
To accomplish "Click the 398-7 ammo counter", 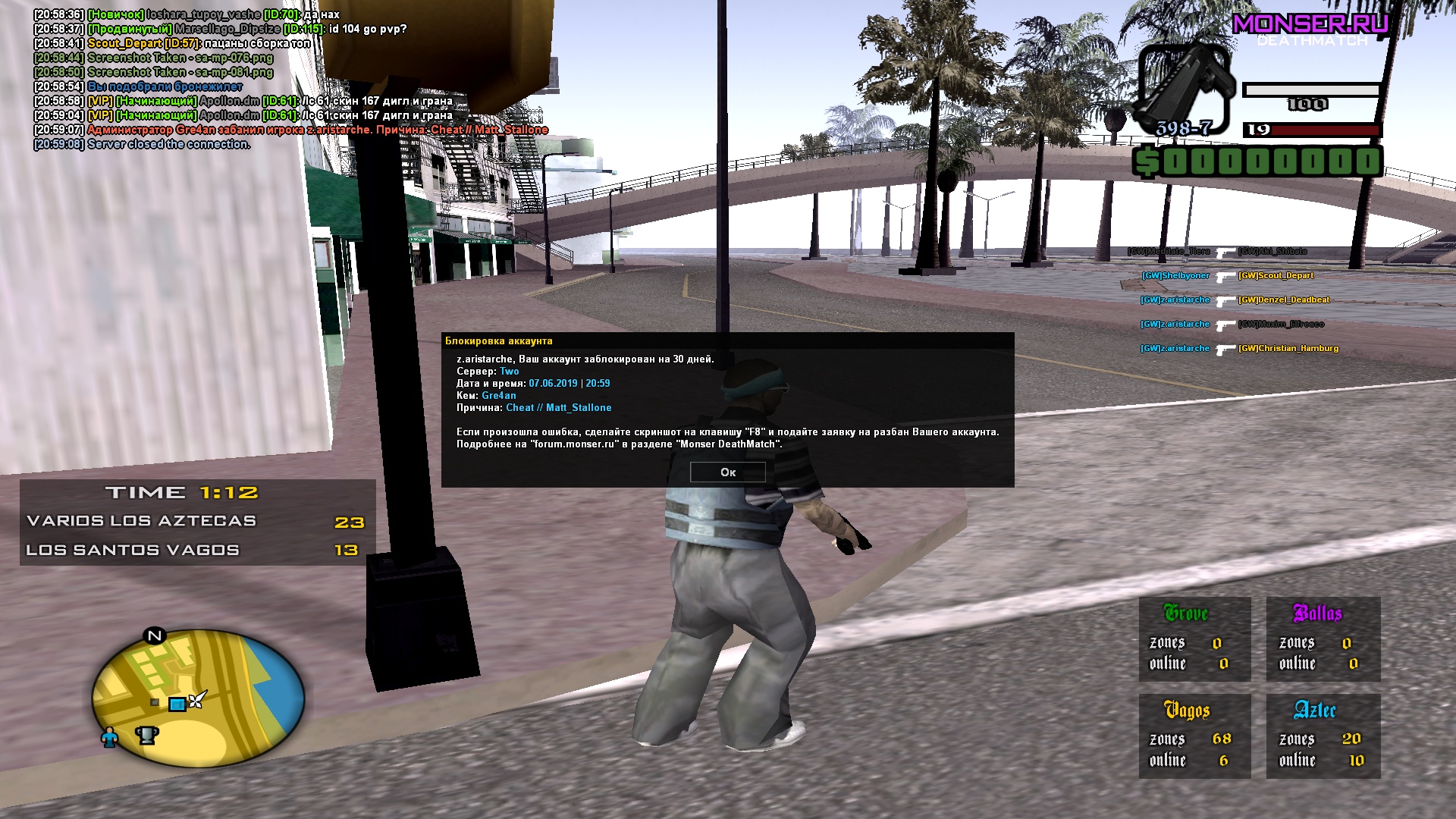I will coord(1185,129).
